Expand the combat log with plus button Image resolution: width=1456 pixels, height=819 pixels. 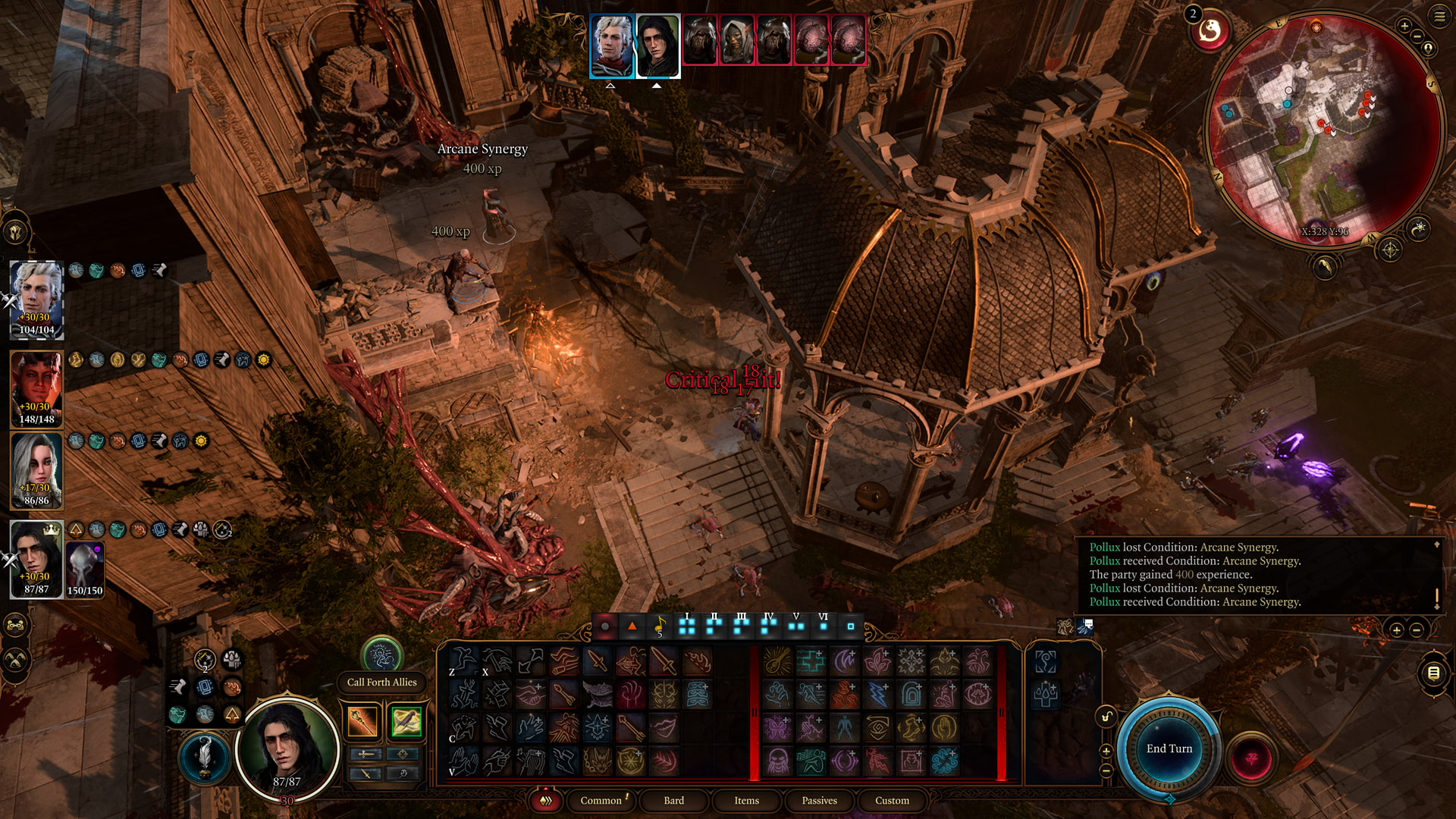point(1396,630)
